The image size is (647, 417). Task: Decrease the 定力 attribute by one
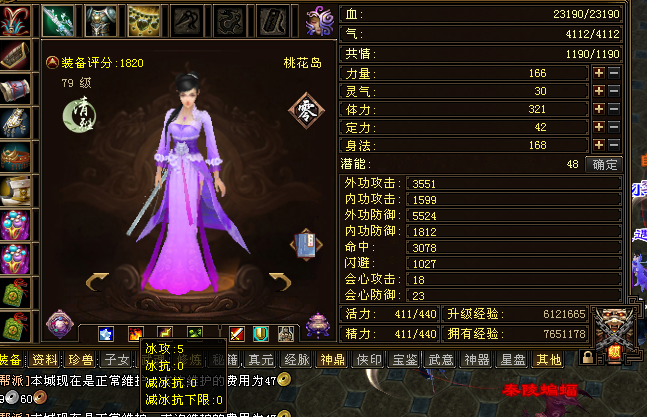614,127
